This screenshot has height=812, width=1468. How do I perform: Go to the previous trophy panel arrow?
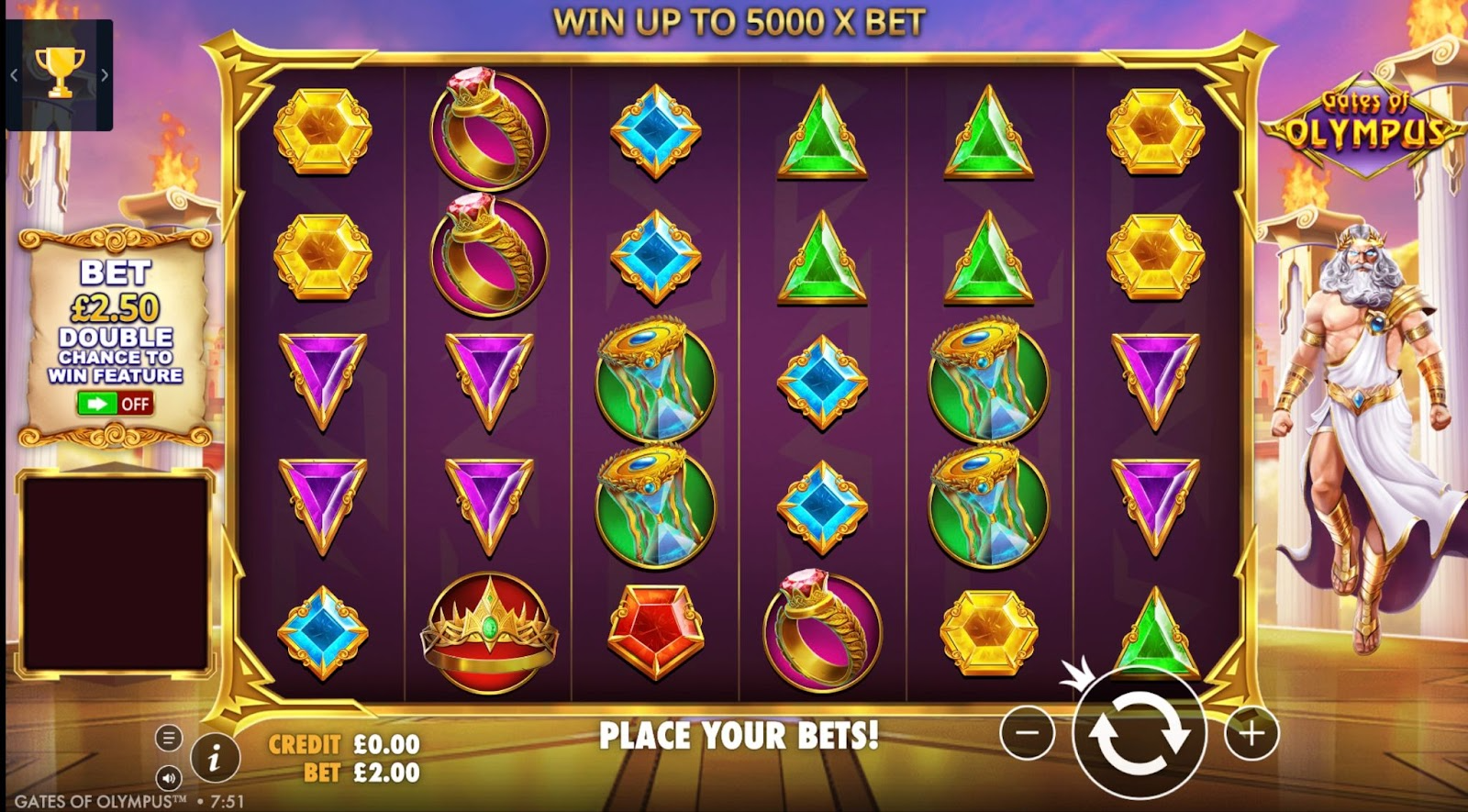coord(14,75)
